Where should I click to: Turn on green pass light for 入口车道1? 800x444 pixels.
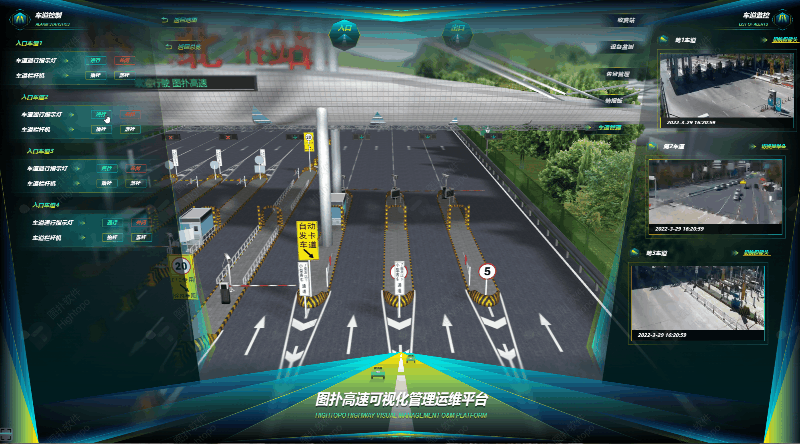pos(95,60)
